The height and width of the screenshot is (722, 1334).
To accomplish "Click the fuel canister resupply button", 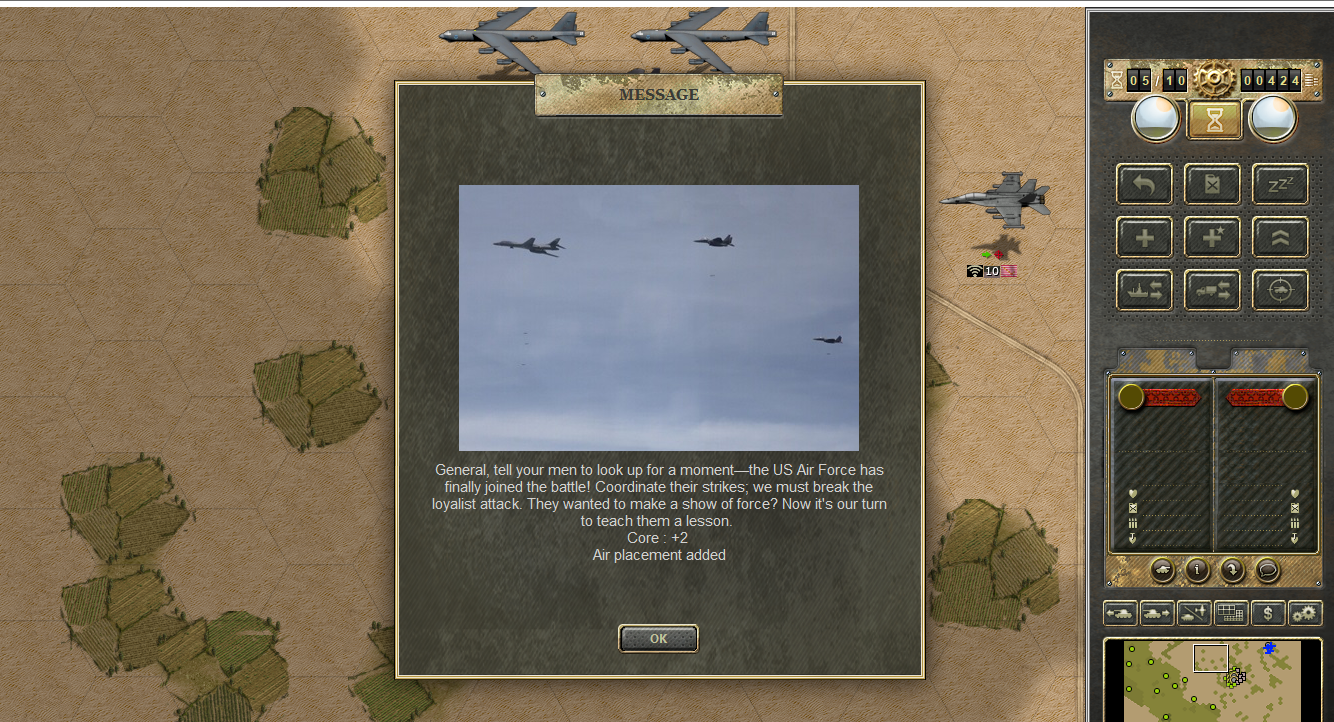I will [x=1212, y=185].
